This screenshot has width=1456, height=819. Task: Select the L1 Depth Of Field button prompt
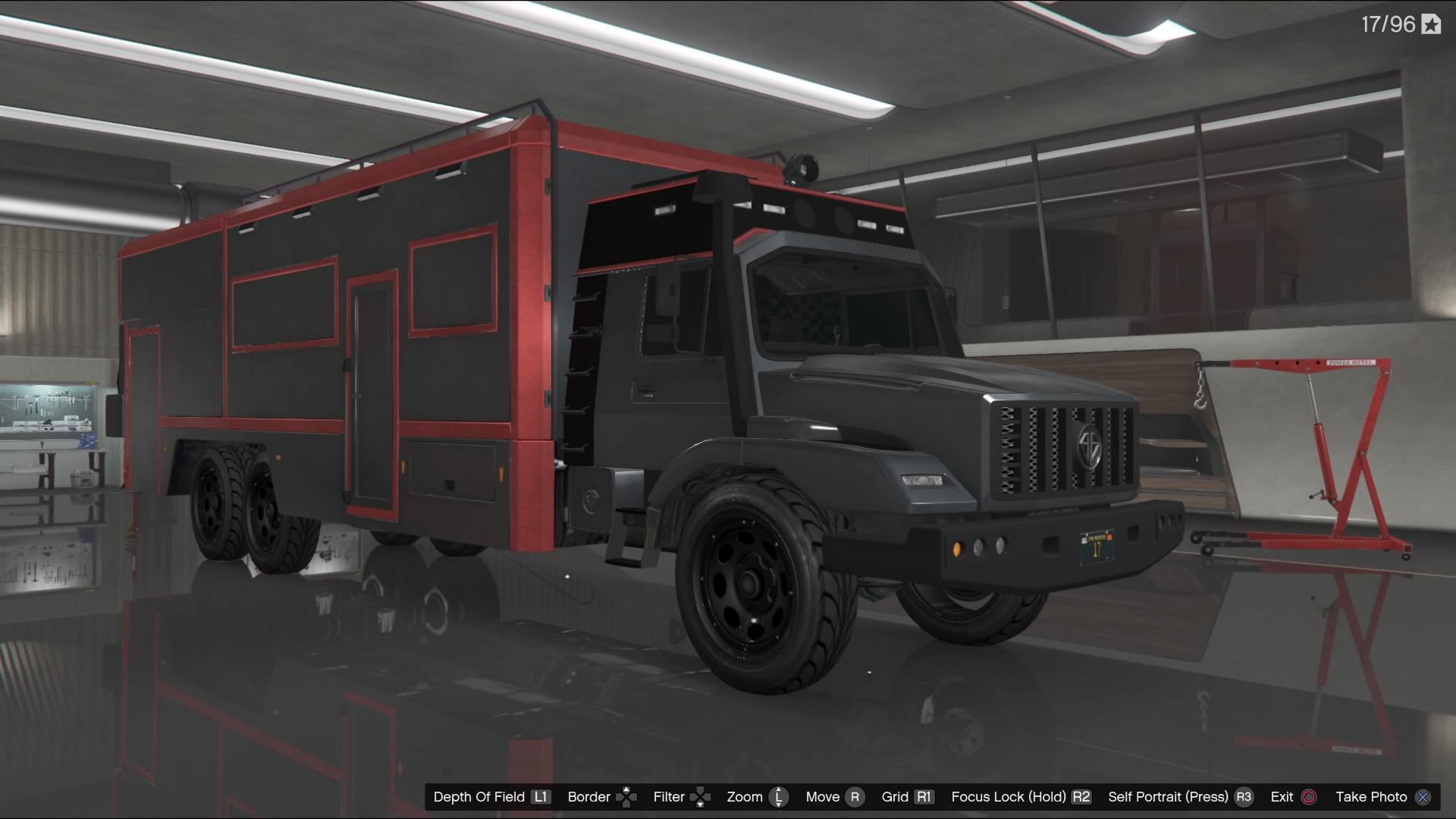541,797
